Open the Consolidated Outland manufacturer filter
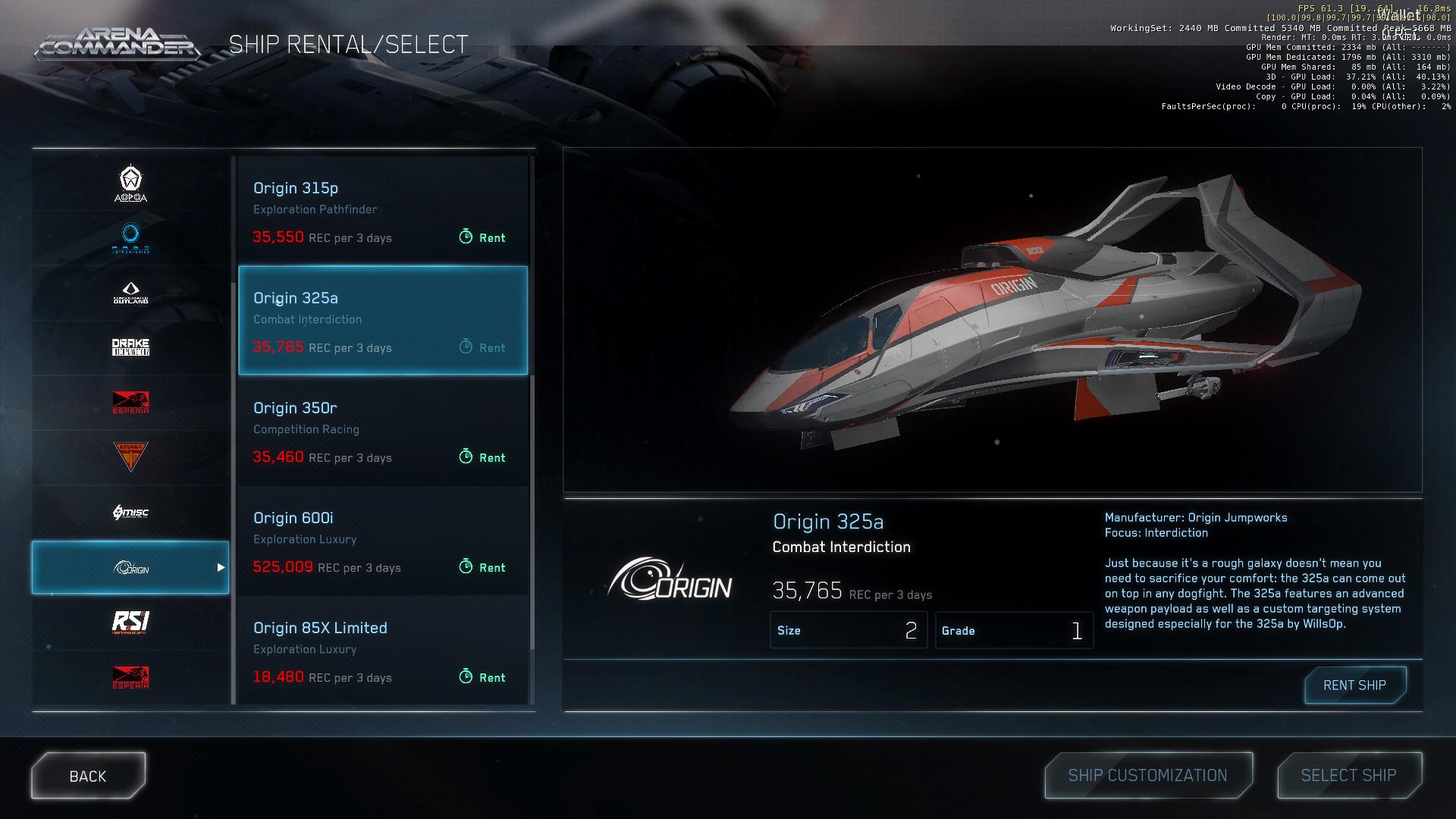The width and height of the screenshot is (1456, 819). click(x=130, y=292)
